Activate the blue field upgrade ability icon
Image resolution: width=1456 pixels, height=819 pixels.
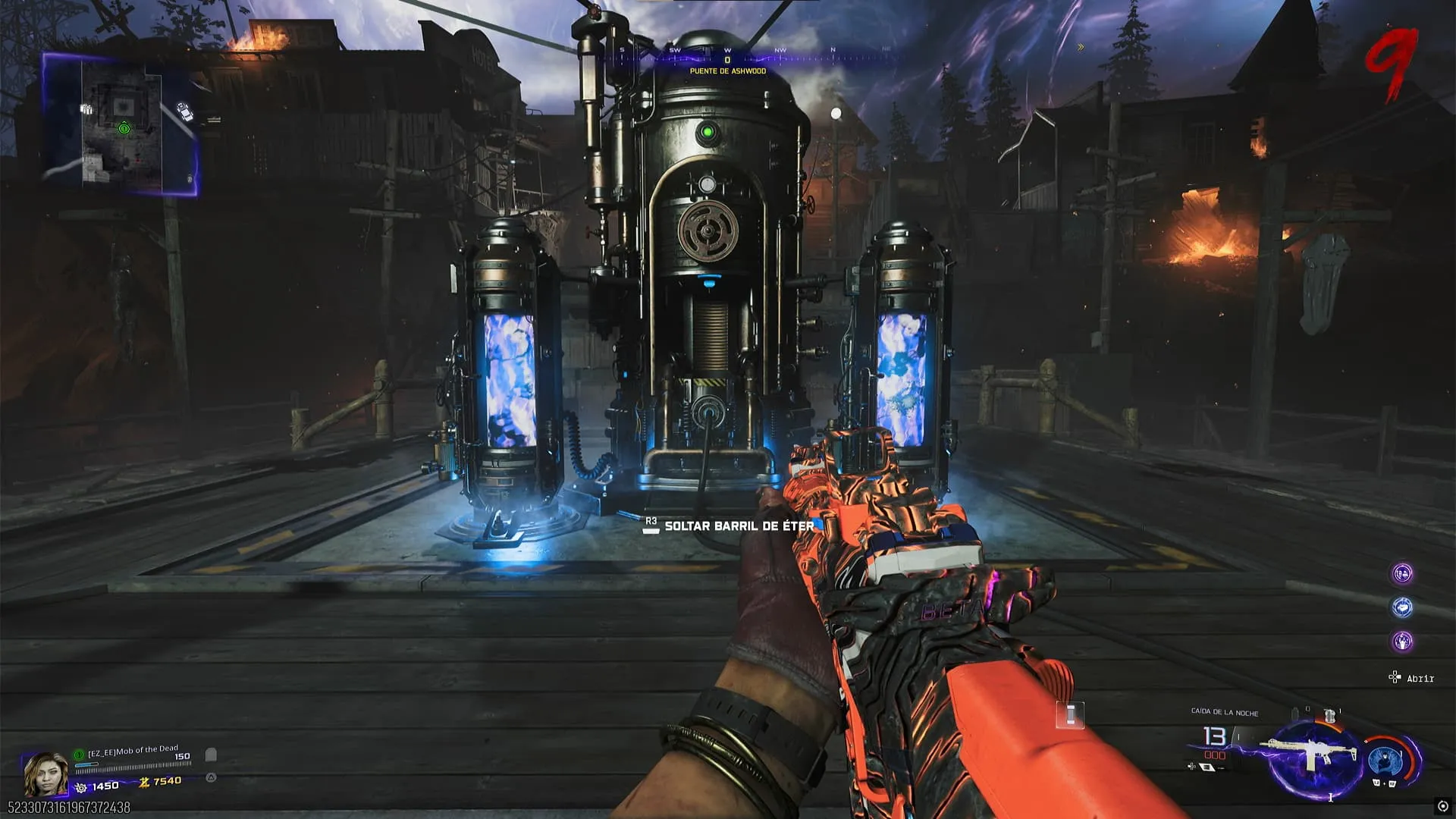[x=1385, y=761]
